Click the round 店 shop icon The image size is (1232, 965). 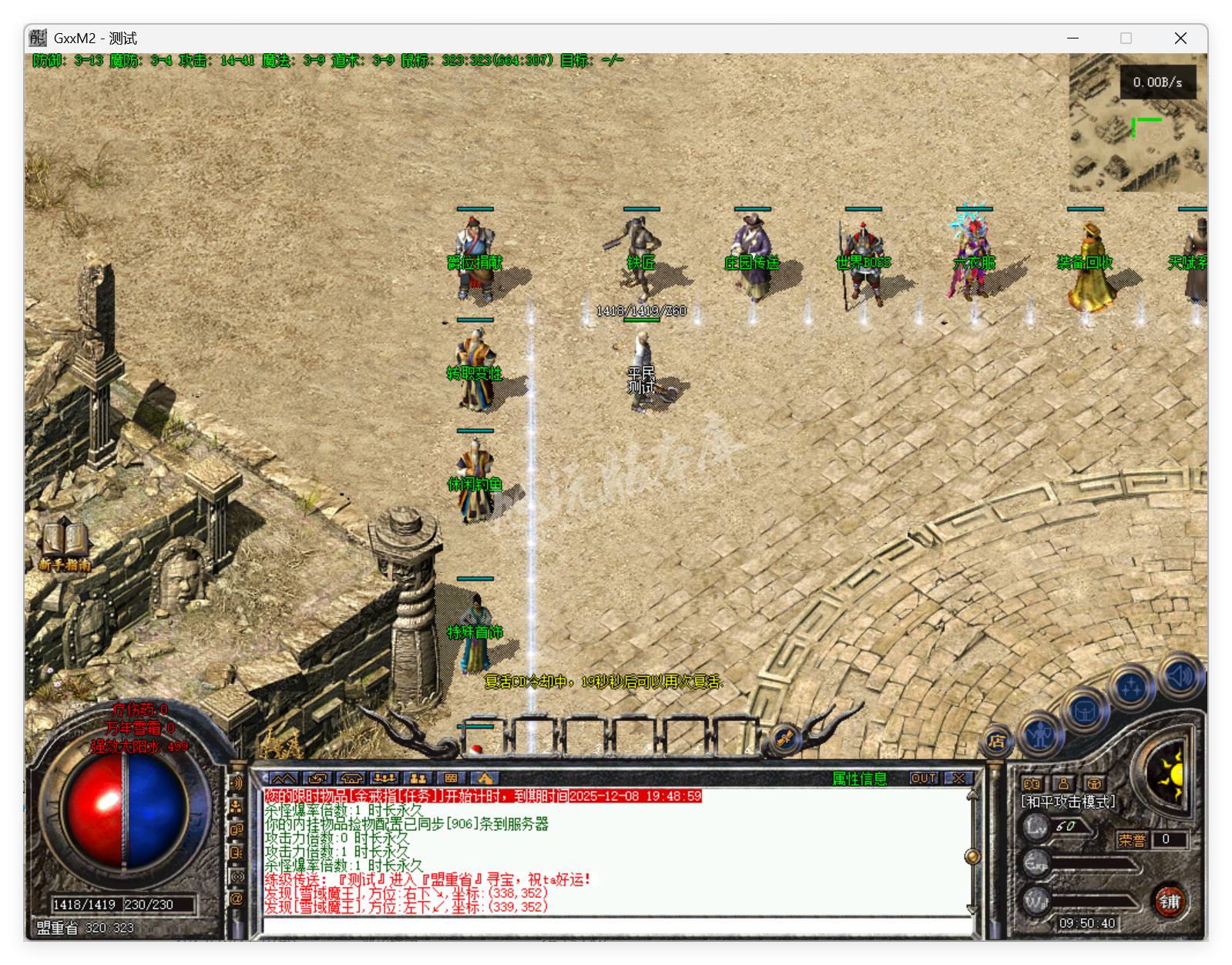[x=995, y=742]
